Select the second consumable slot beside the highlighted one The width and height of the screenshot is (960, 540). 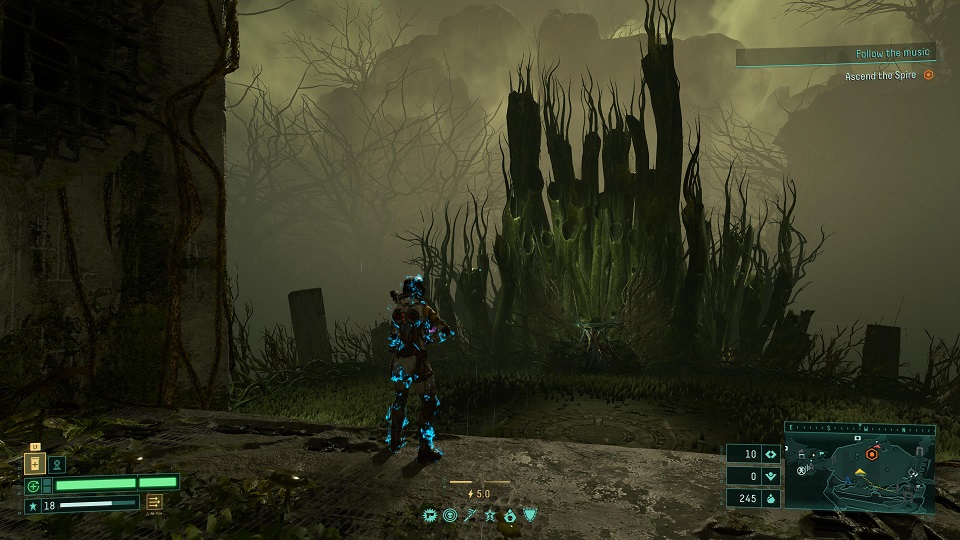pyautogui.click(x=57, y=464)
